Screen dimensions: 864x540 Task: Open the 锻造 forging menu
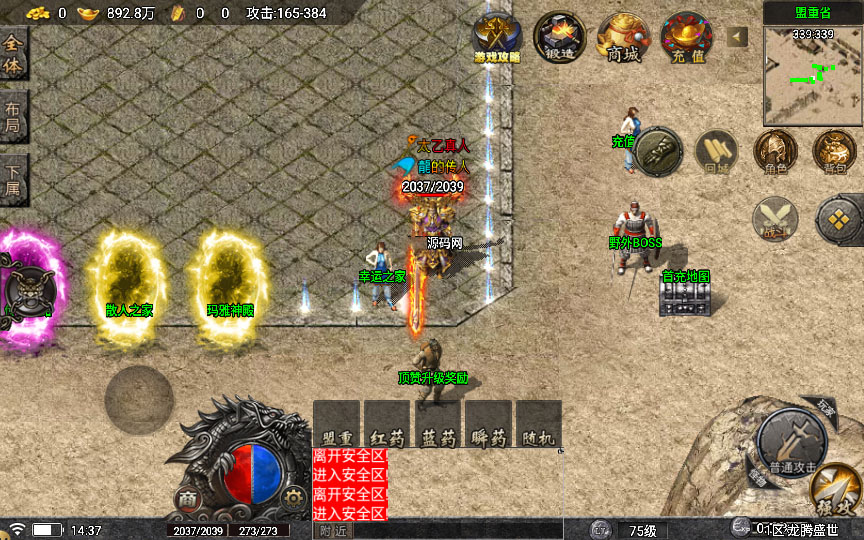(x=559, y=38)
